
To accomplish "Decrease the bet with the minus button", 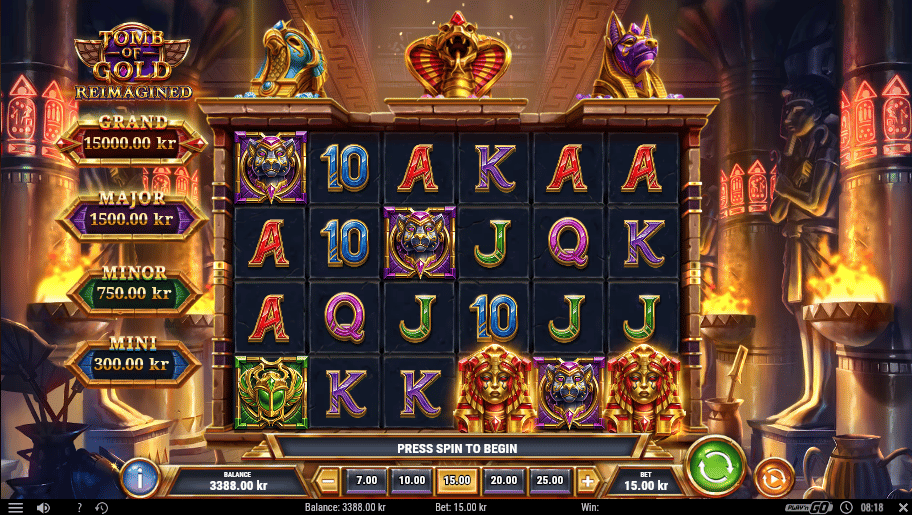I will coord(329,481).
